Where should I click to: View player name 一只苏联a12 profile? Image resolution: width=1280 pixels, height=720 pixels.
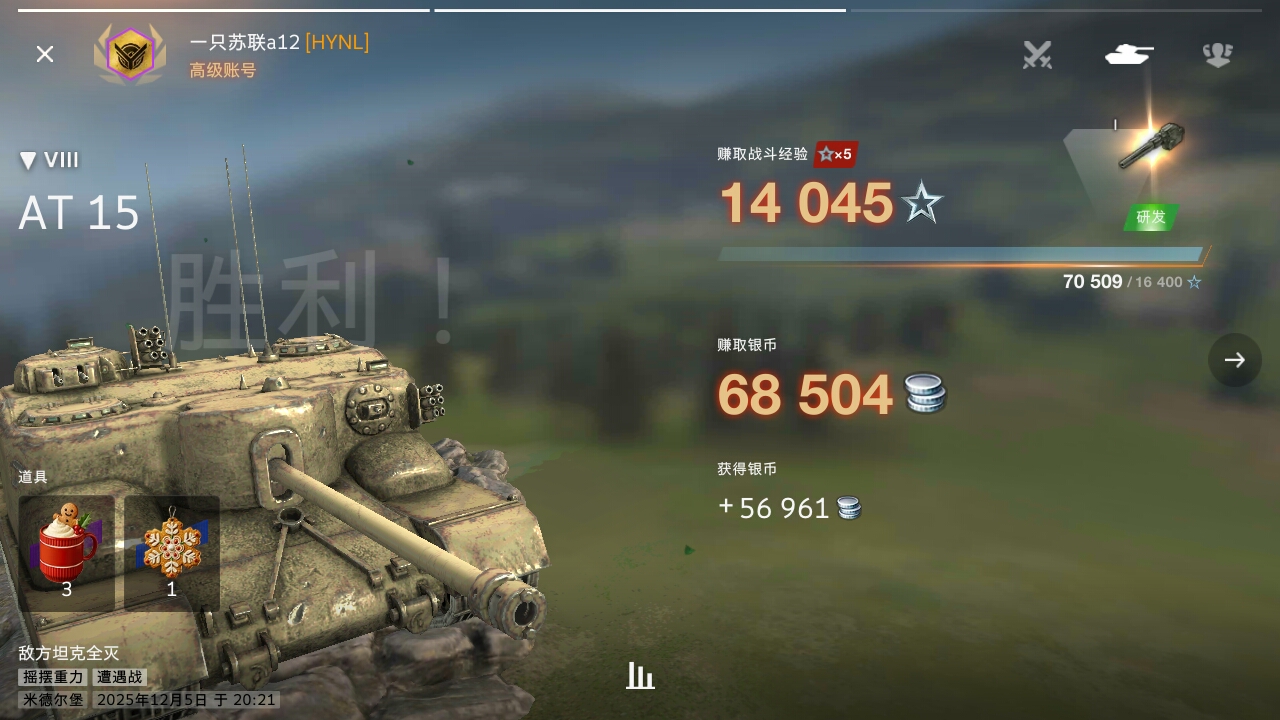pos(245,42)
